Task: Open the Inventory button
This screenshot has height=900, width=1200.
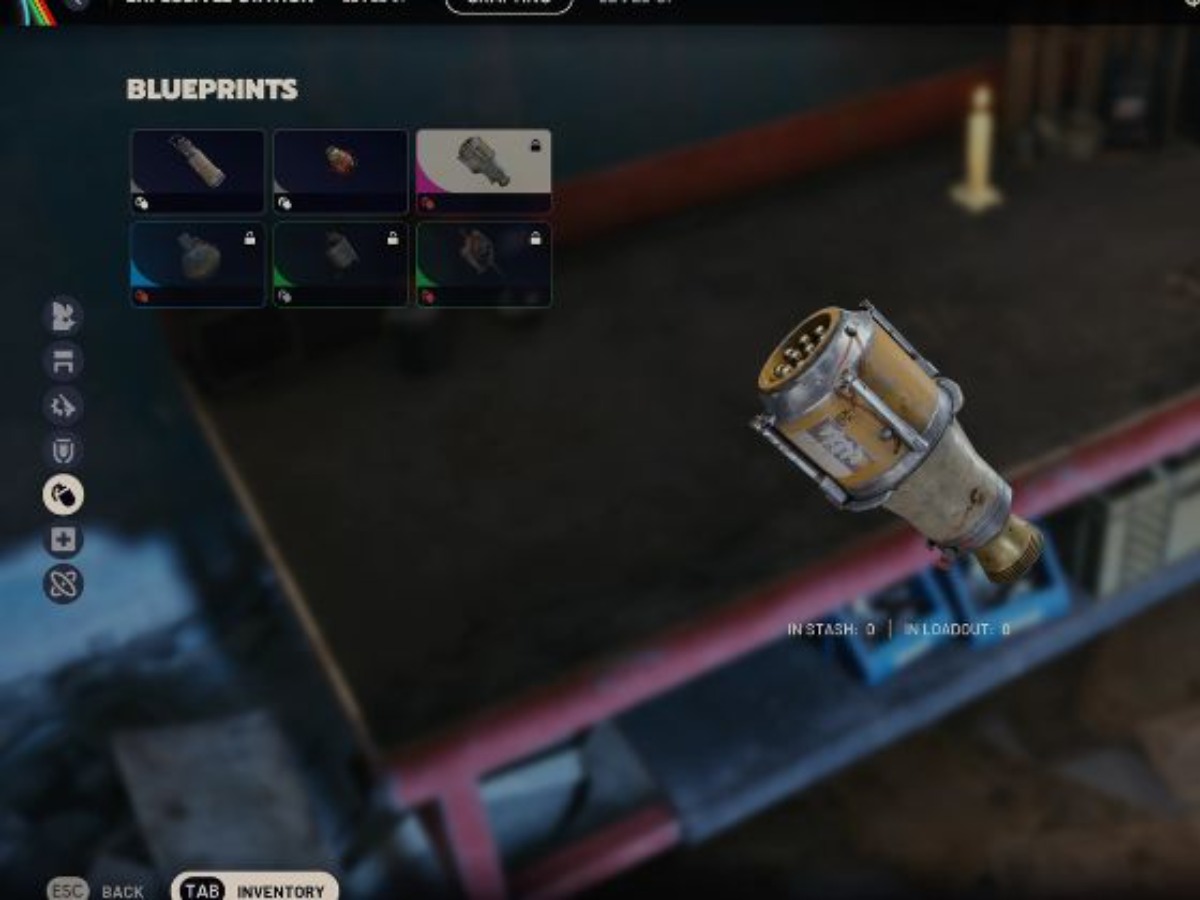Action: [x=255, y=889]
